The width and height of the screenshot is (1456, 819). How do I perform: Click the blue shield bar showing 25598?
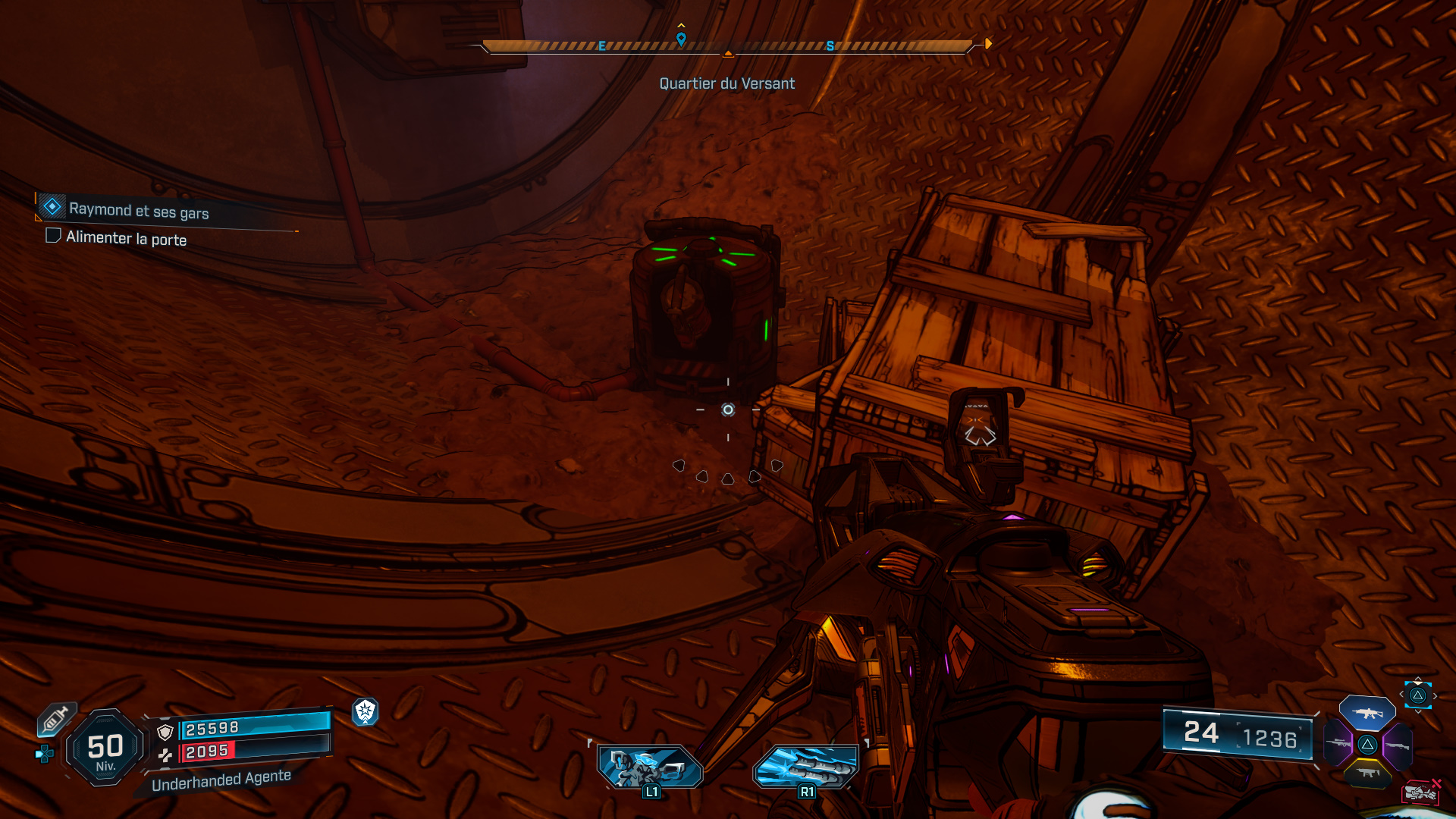point(254,726)
